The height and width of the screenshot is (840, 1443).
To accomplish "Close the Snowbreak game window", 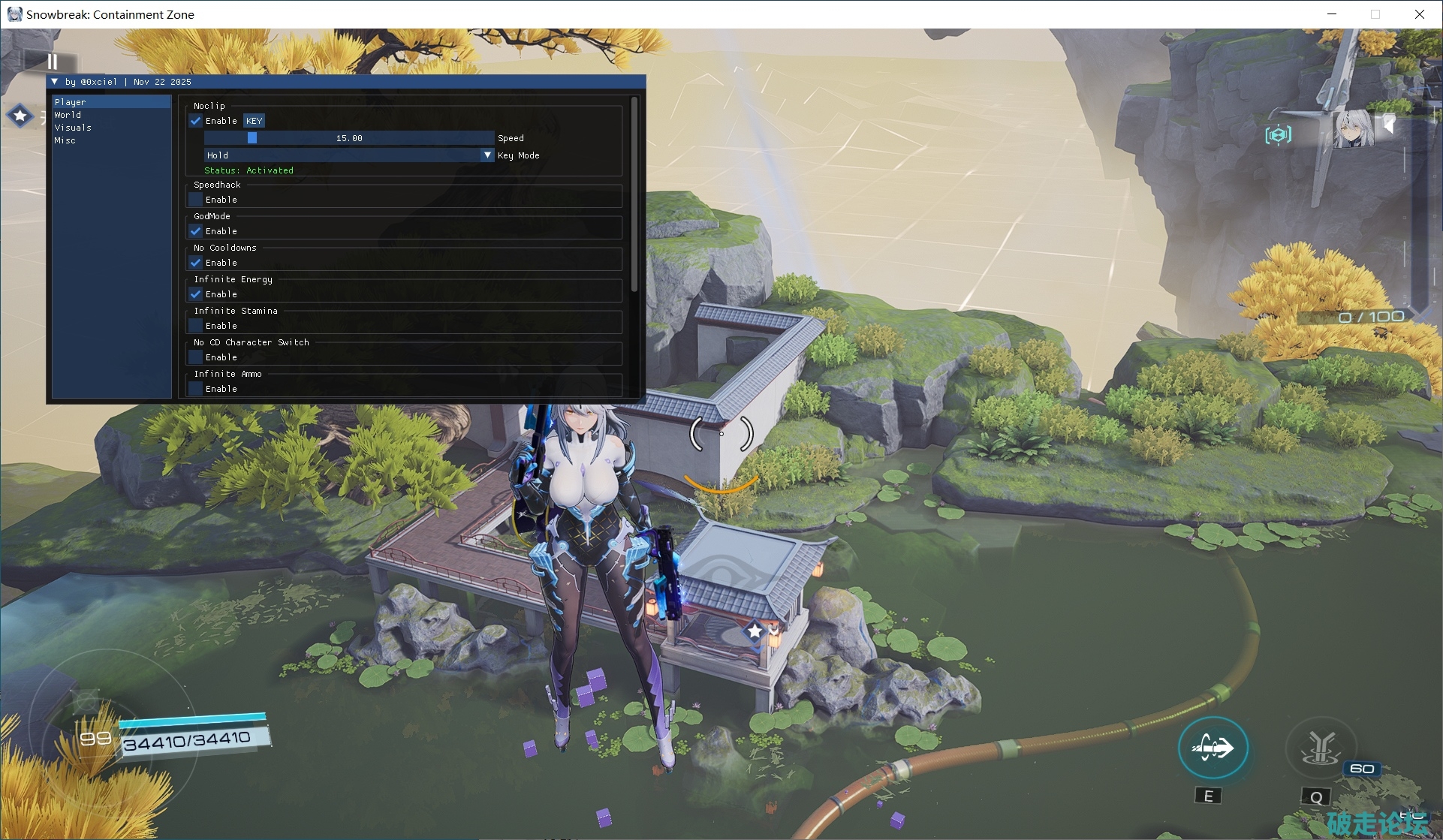I will pos(1419,14).
